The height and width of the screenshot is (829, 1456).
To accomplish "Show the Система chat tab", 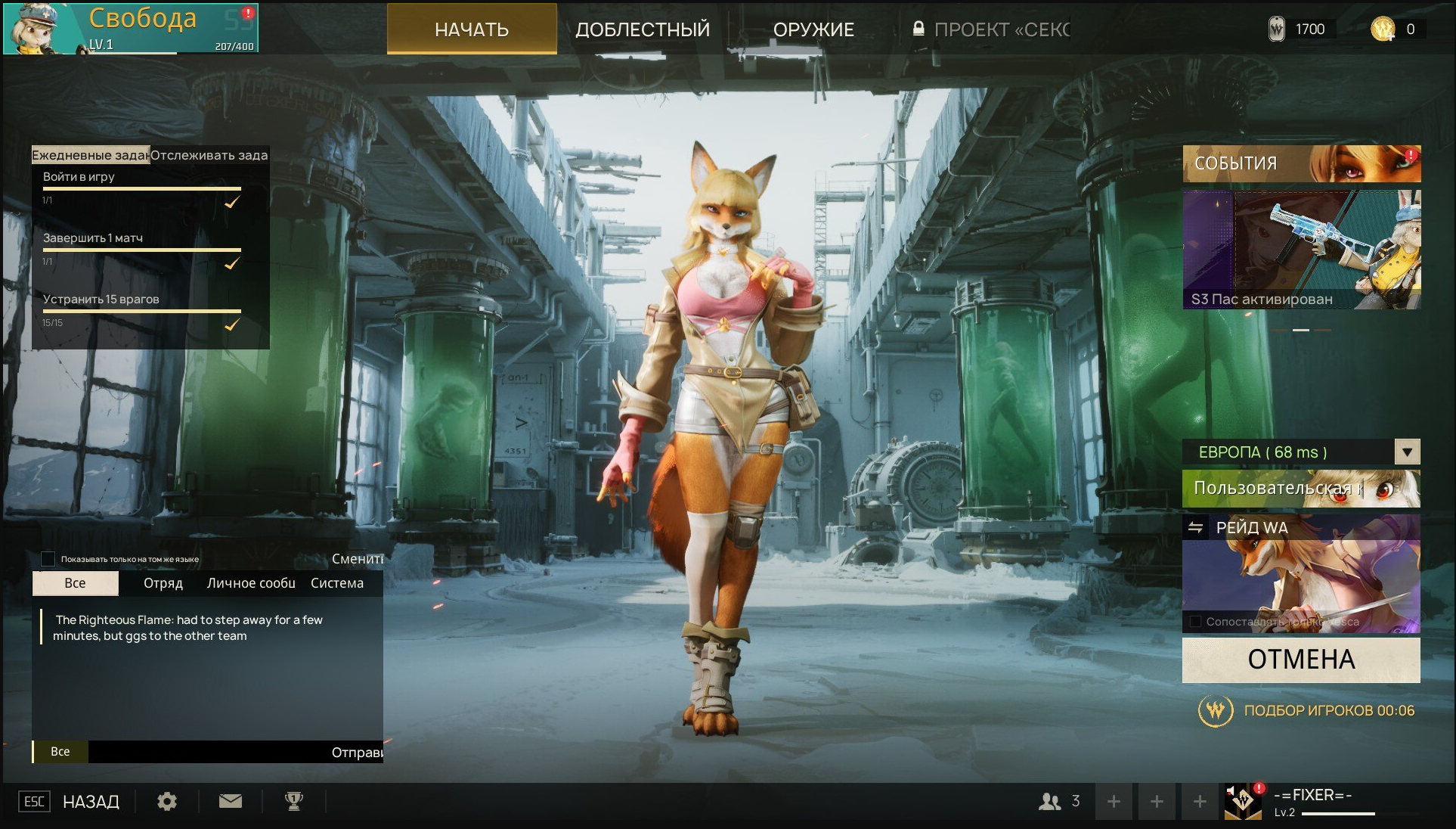I will tap(337, 583).
